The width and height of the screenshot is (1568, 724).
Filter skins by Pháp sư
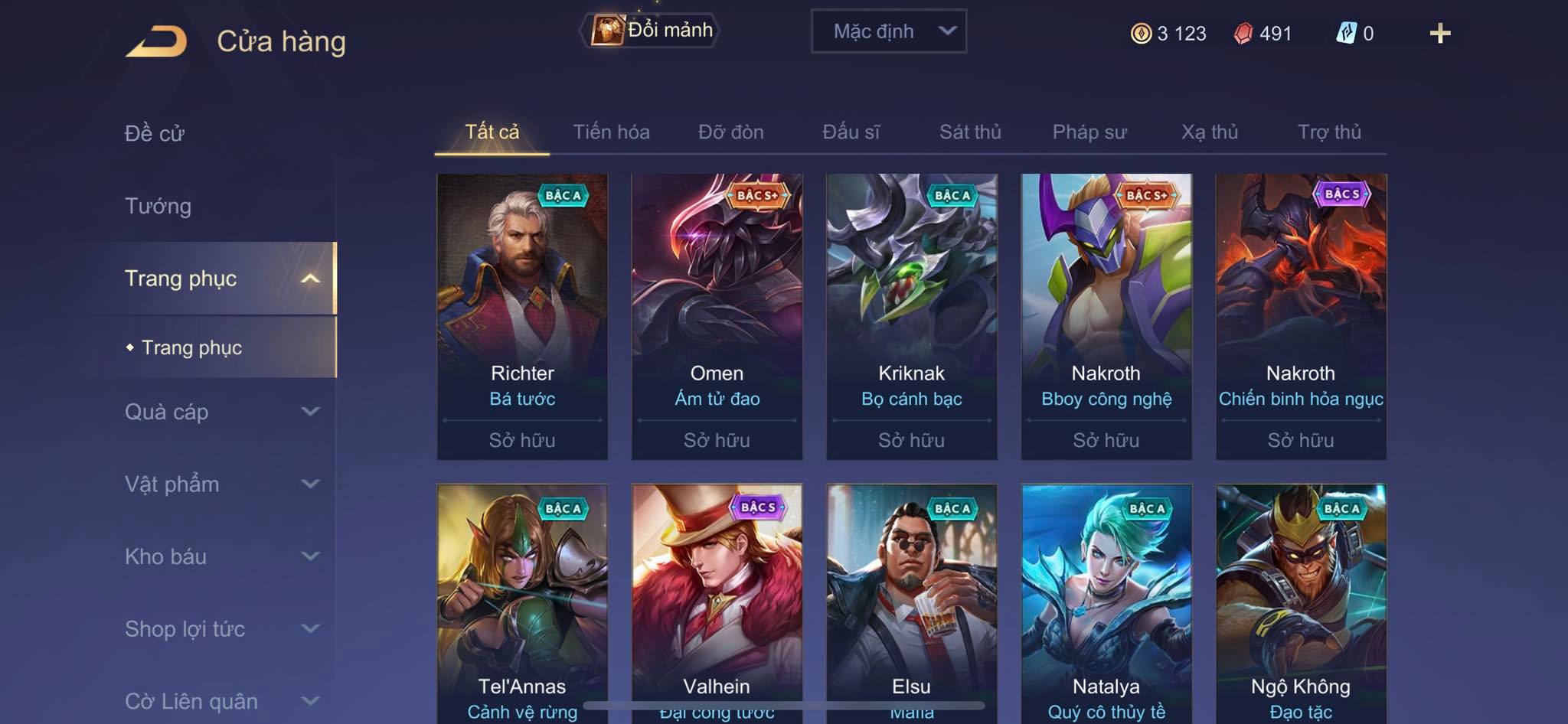pos(1089,132)
